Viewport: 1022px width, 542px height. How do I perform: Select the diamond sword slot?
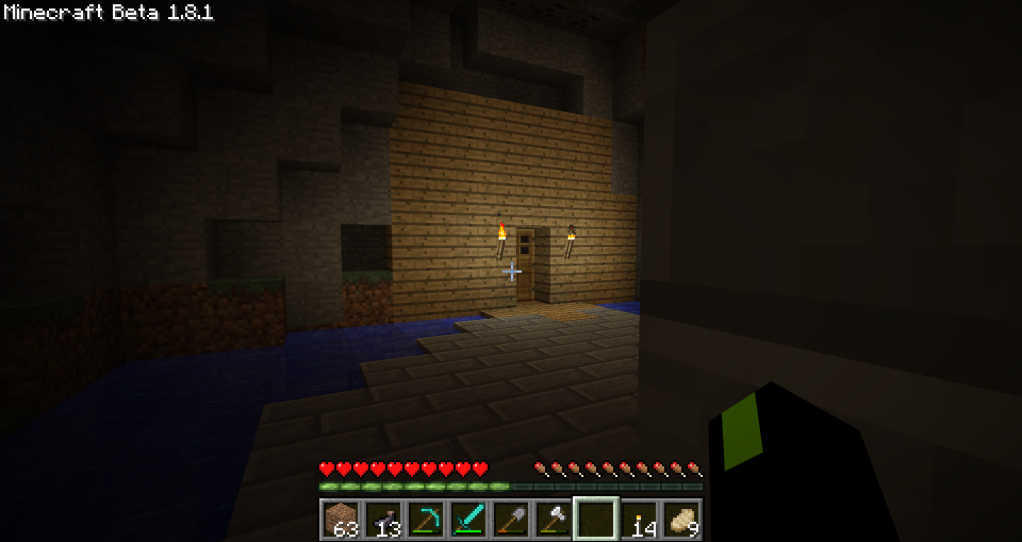click(468, 519)
